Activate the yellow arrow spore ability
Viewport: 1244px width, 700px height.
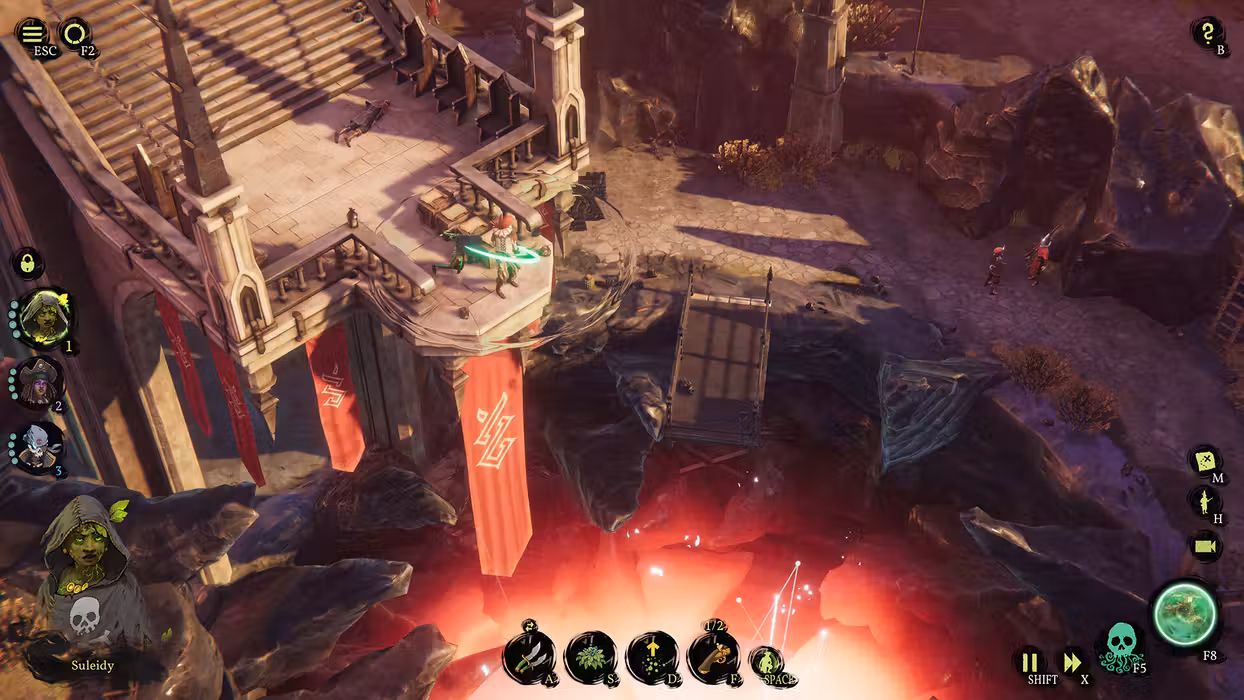652,657
